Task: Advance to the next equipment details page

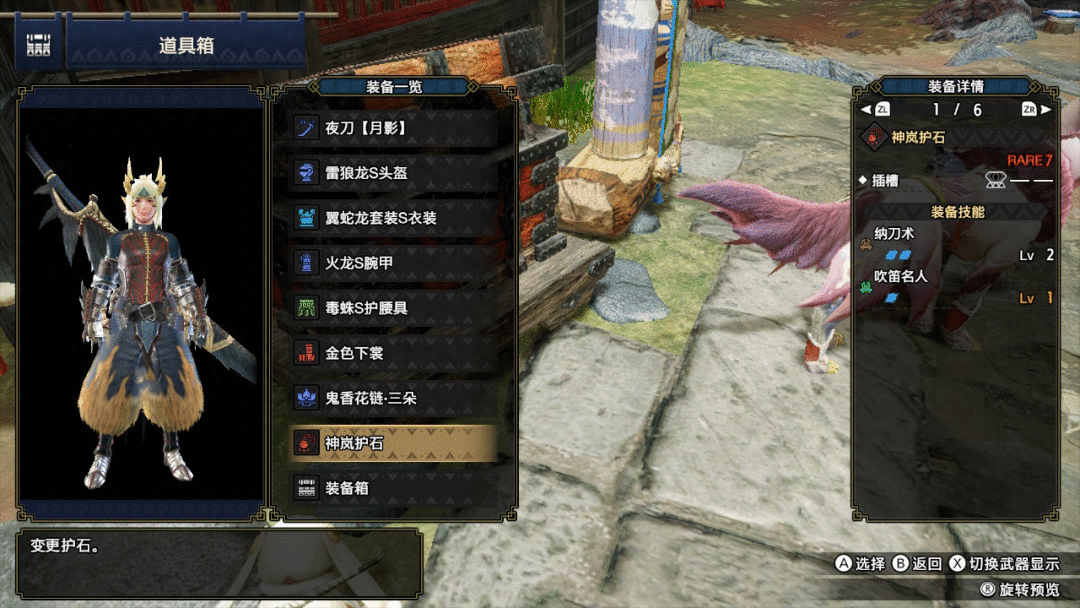Action: (1036, 110)
